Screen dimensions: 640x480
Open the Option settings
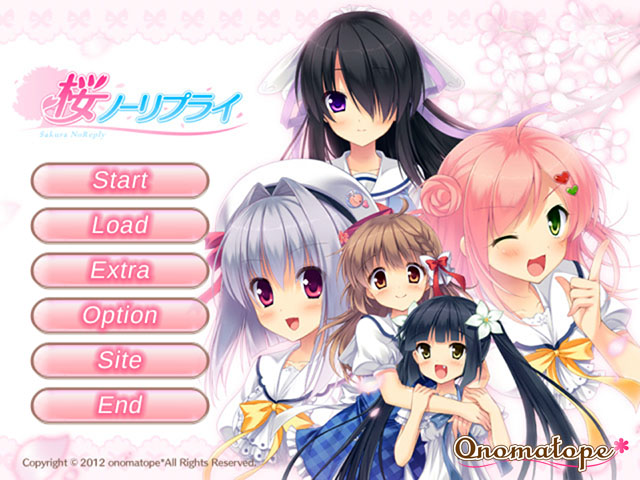(x=120, y=316)
